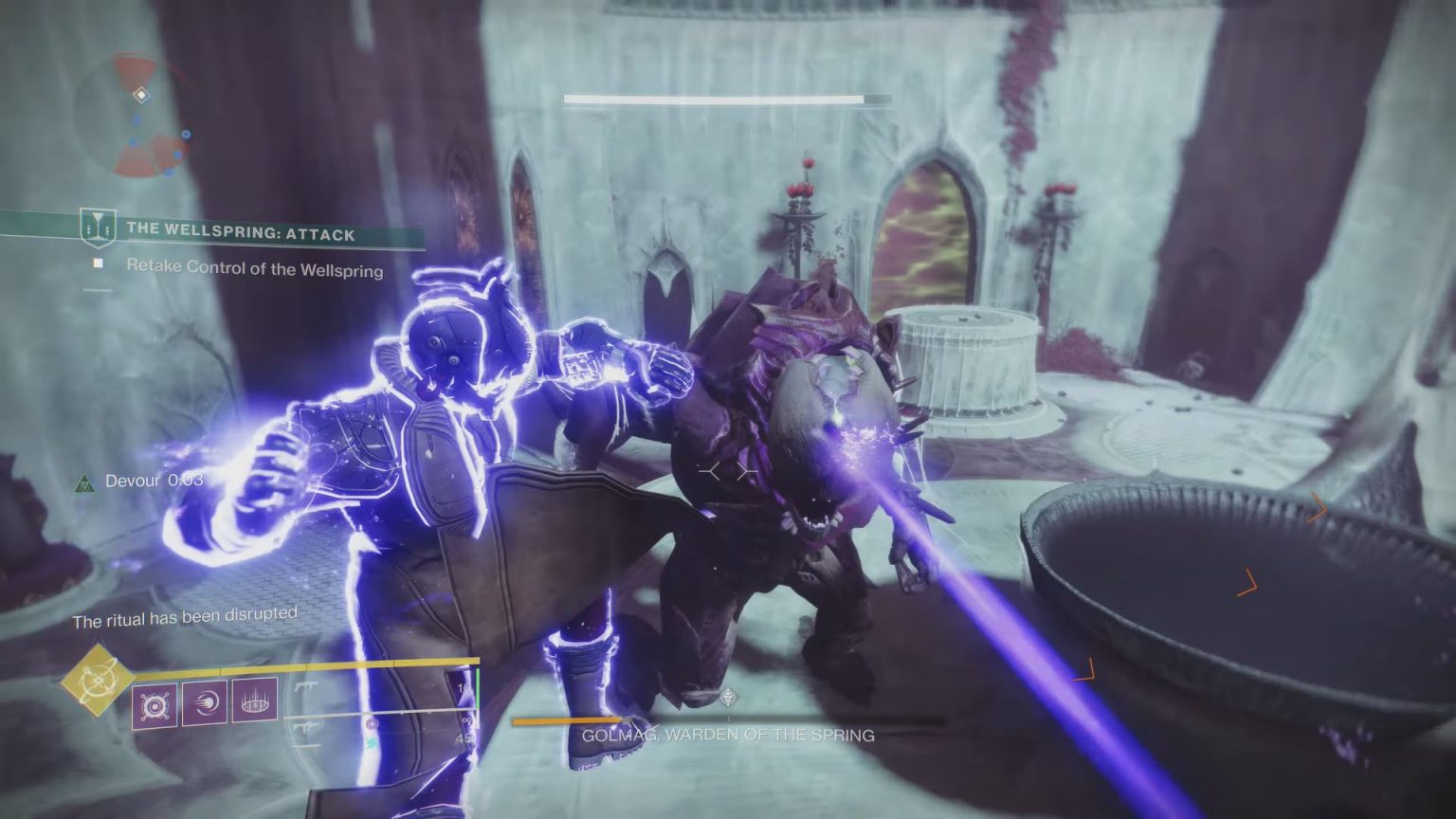Click the Vortex grenade ability icon
1456x819 pixels.
155,704
